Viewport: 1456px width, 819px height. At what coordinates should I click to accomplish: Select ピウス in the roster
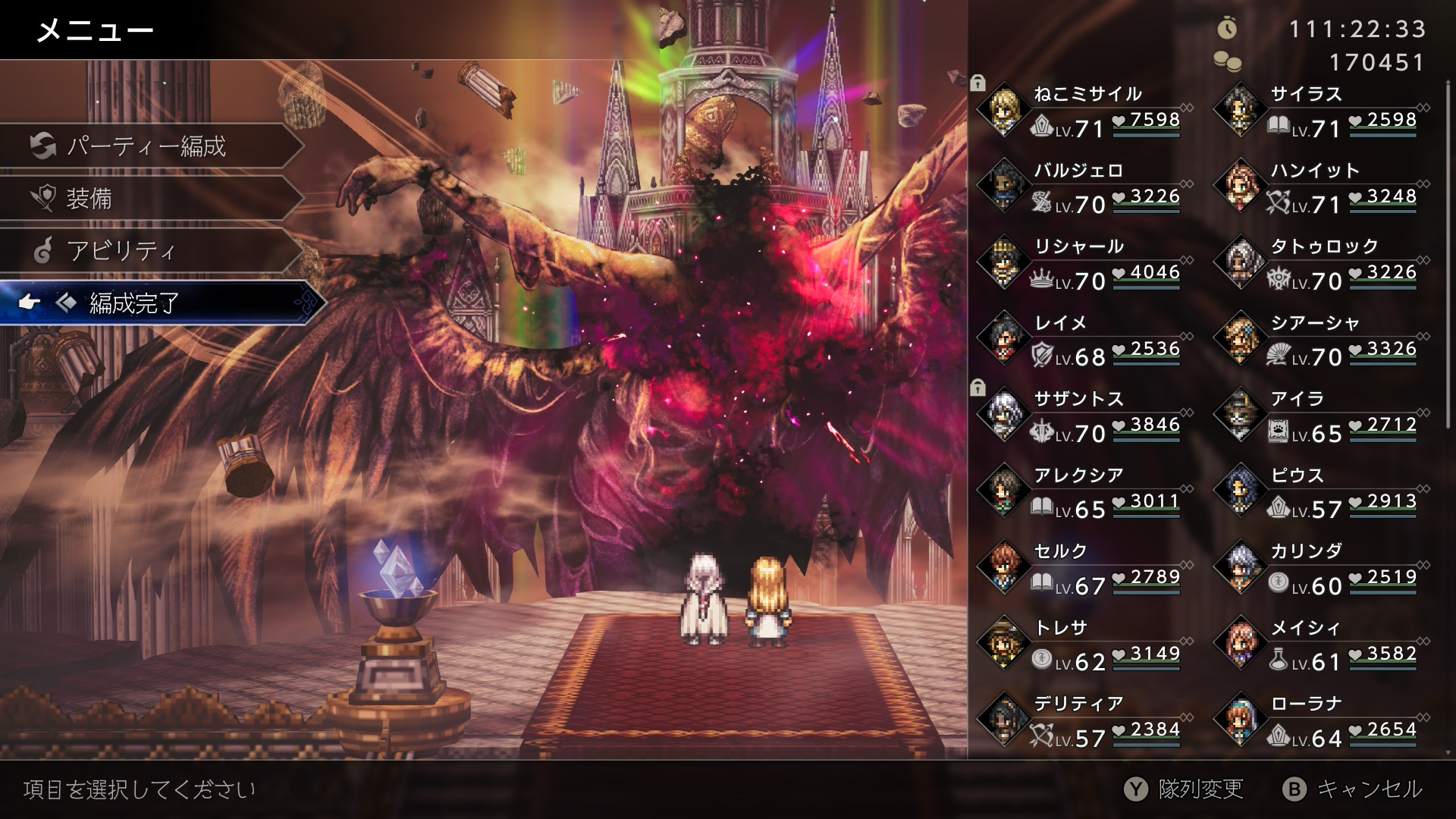1321,492
